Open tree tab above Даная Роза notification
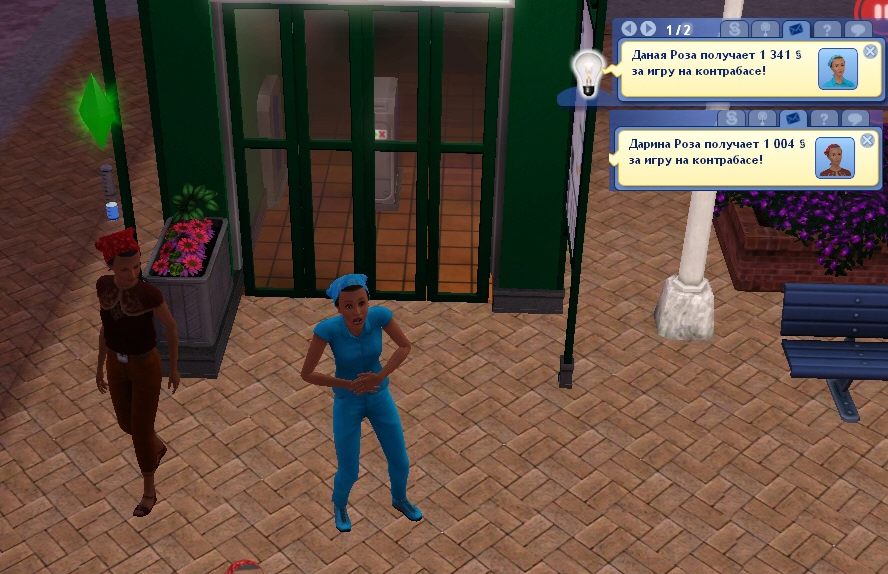This screenshot has width=888, height=574. click(x=765, y=30)
